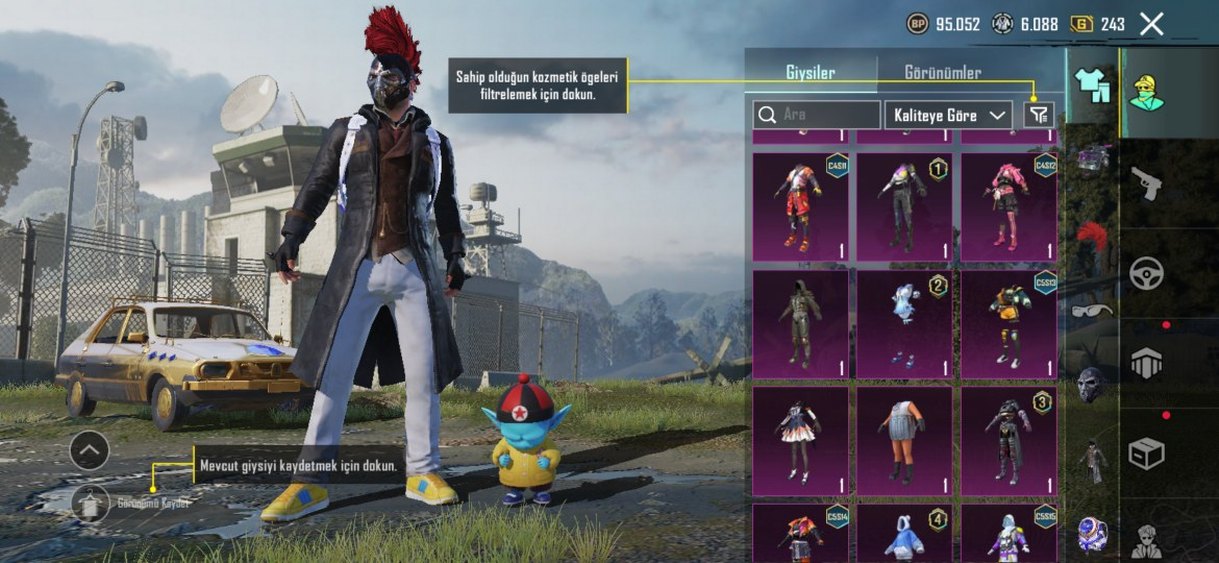
Task: Select the dark hooded armor outfit
Action: click(800, 324)
